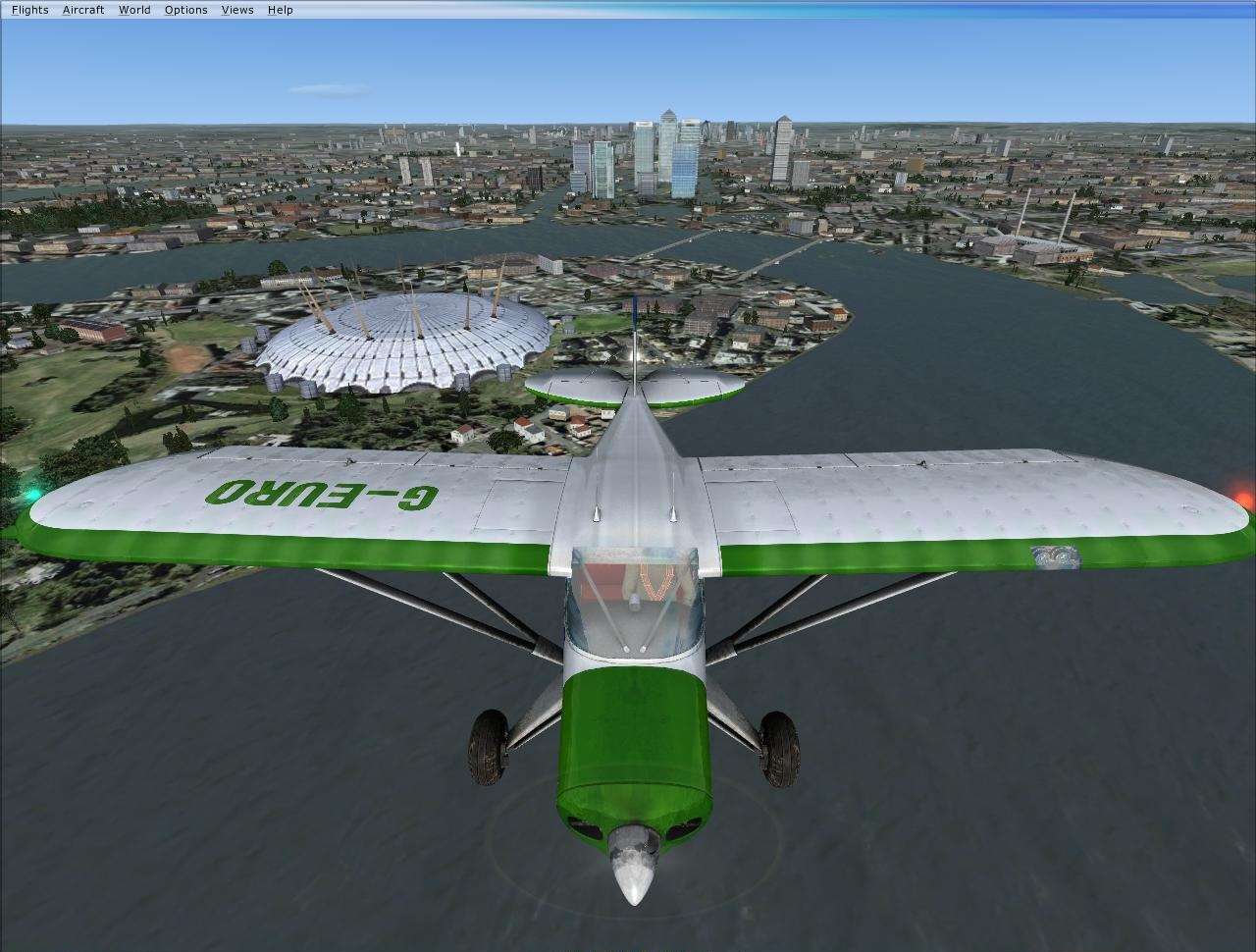Open the Views menu

coord(236,9)
